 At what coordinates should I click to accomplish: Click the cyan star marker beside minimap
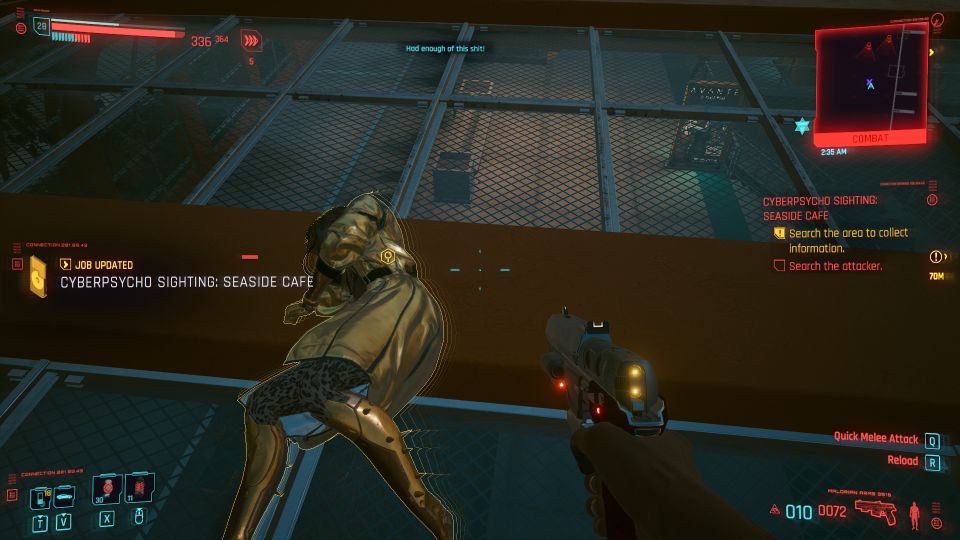coord(800,126)
